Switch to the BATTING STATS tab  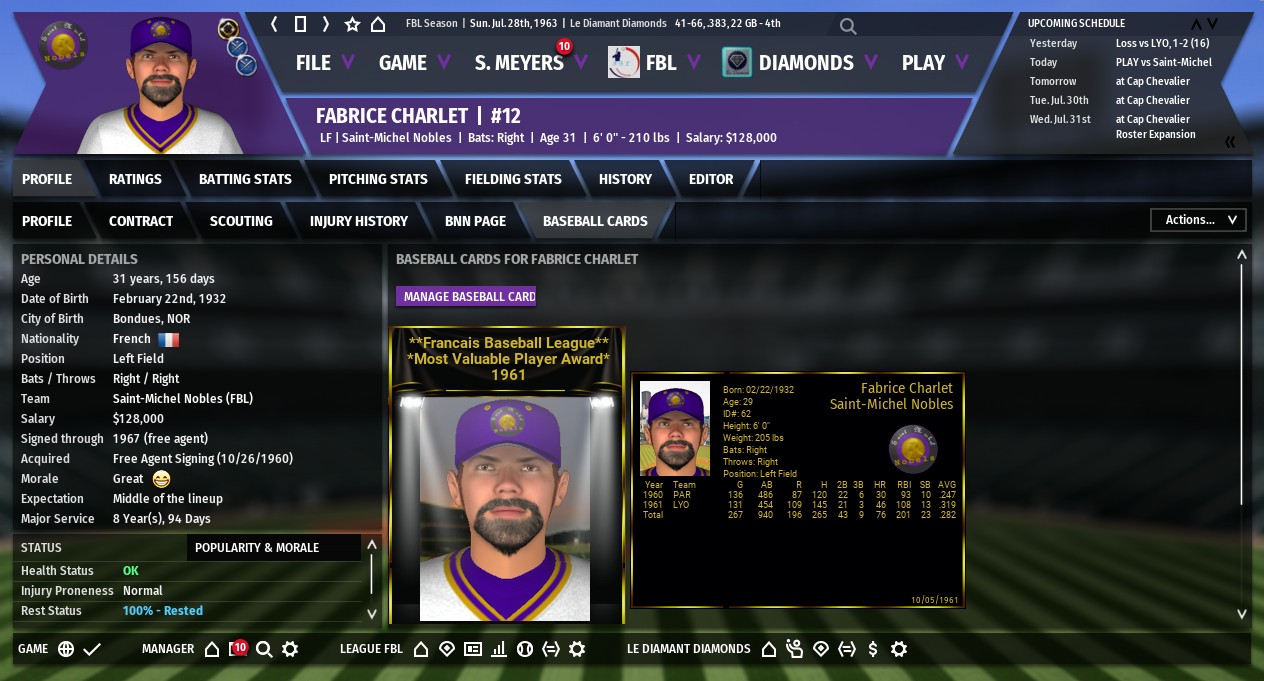point(245,179)
